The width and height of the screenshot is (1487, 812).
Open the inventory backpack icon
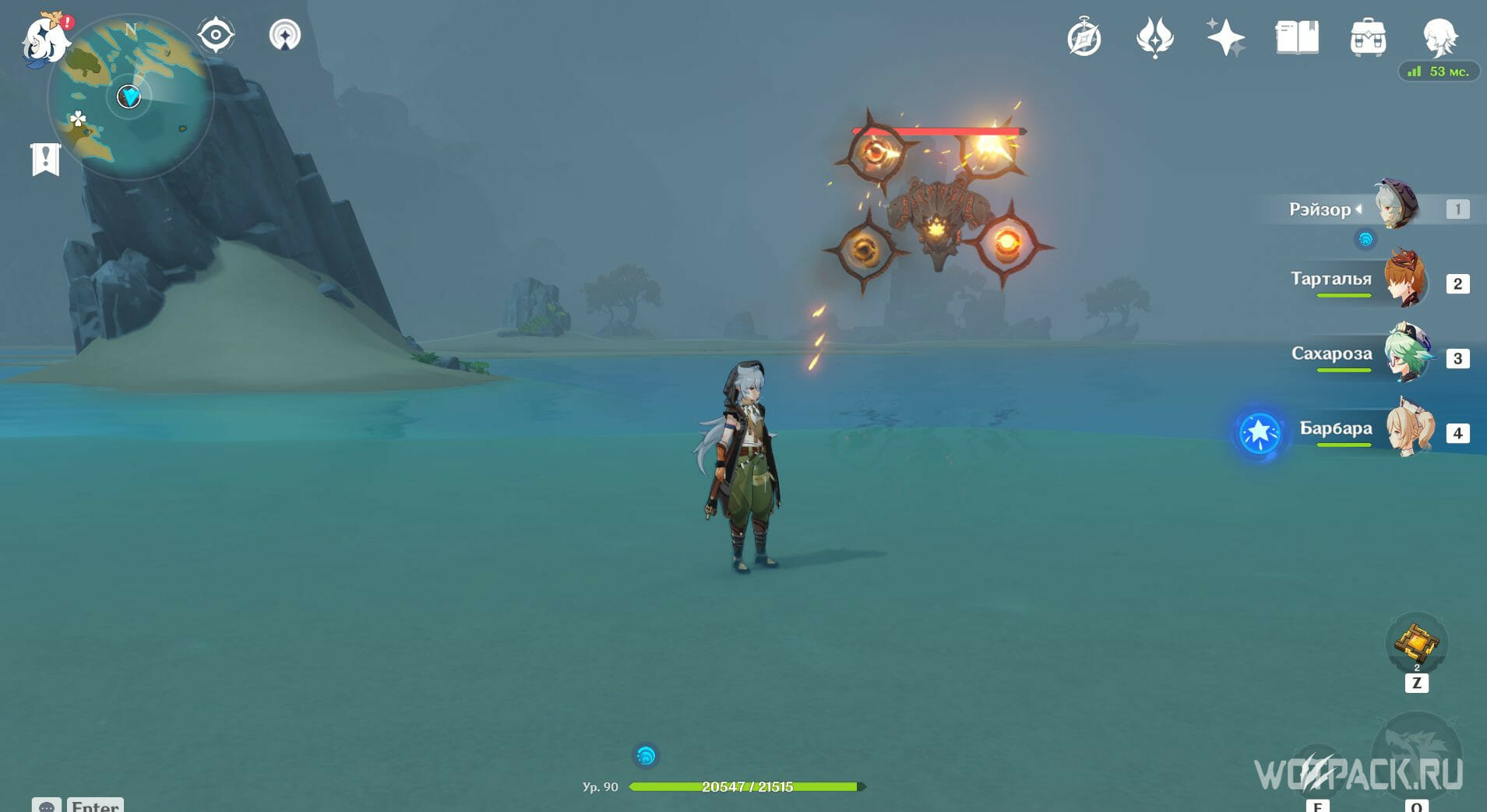(x=1369, y=37)
